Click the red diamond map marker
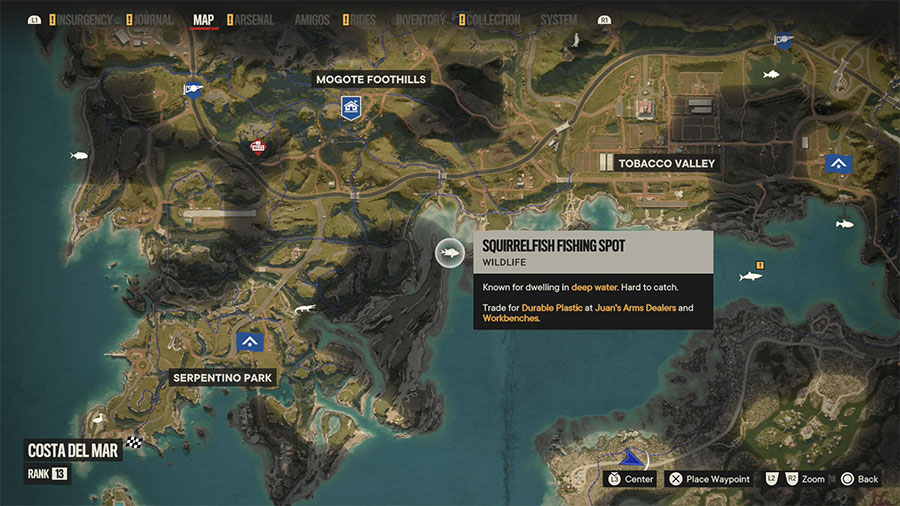 257,148
